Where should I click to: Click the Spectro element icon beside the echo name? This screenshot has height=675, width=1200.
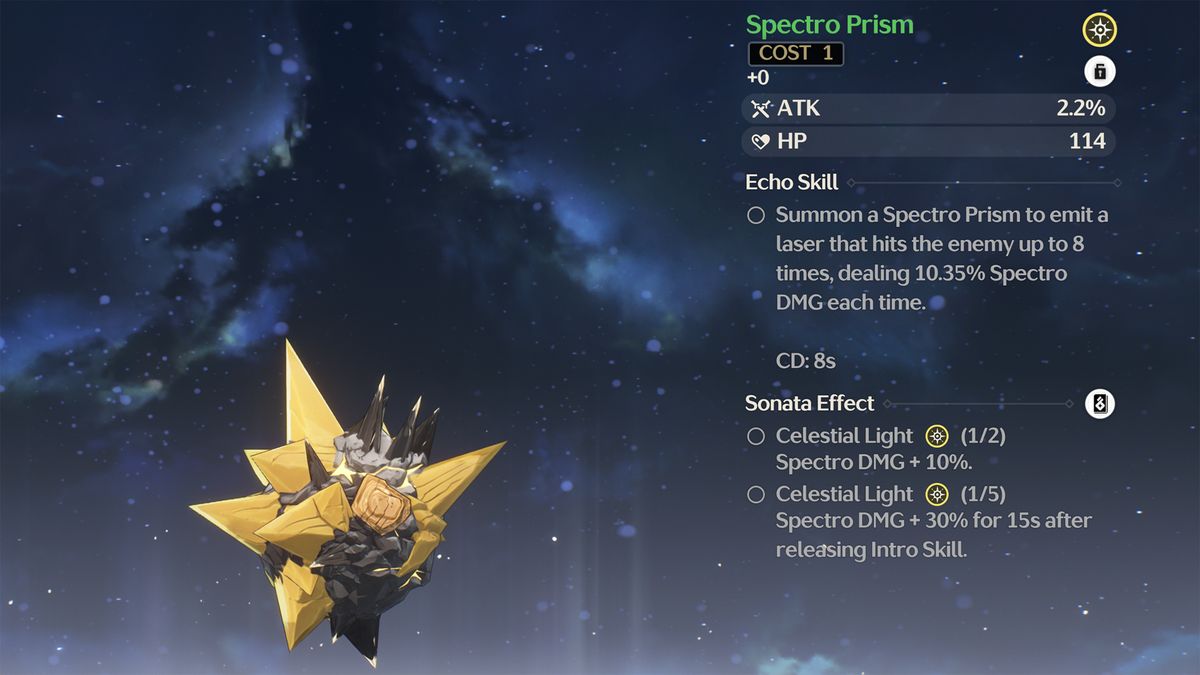(1100, 30)
